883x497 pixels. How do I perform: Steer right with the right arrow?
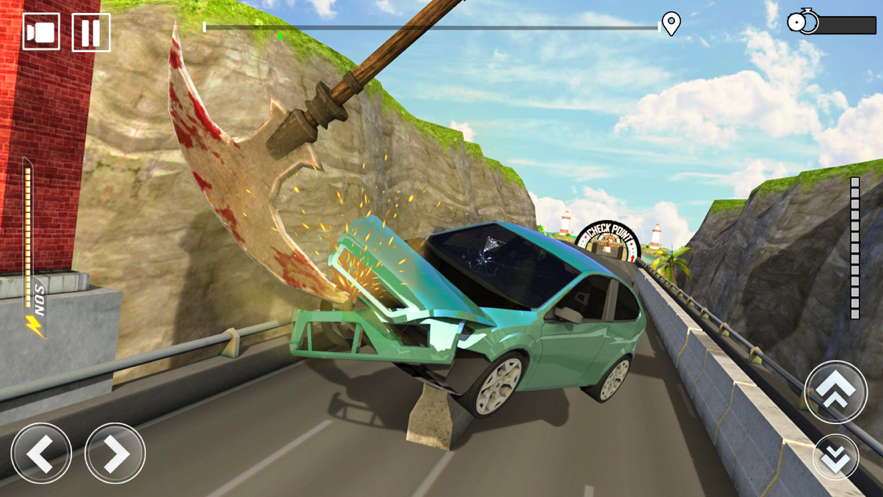[x=115, y=453]
